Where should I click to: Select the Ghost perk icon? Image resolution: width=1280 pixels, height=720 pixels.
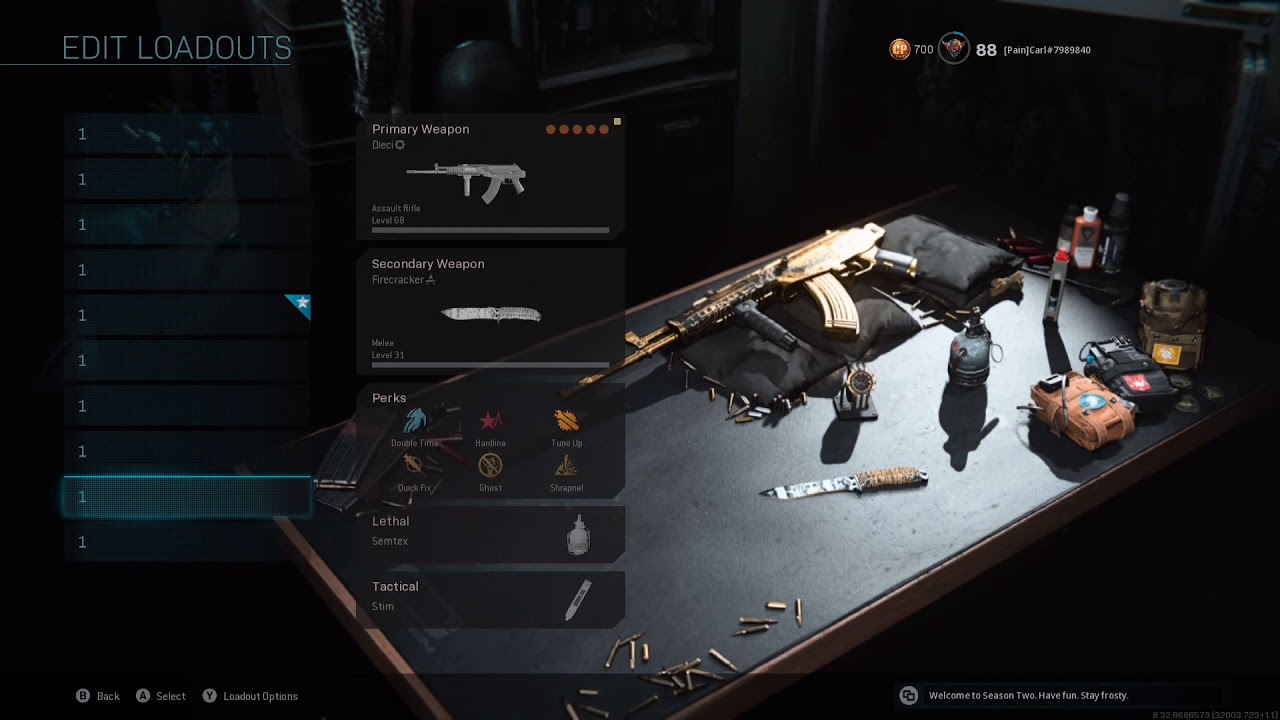[490, 465]
